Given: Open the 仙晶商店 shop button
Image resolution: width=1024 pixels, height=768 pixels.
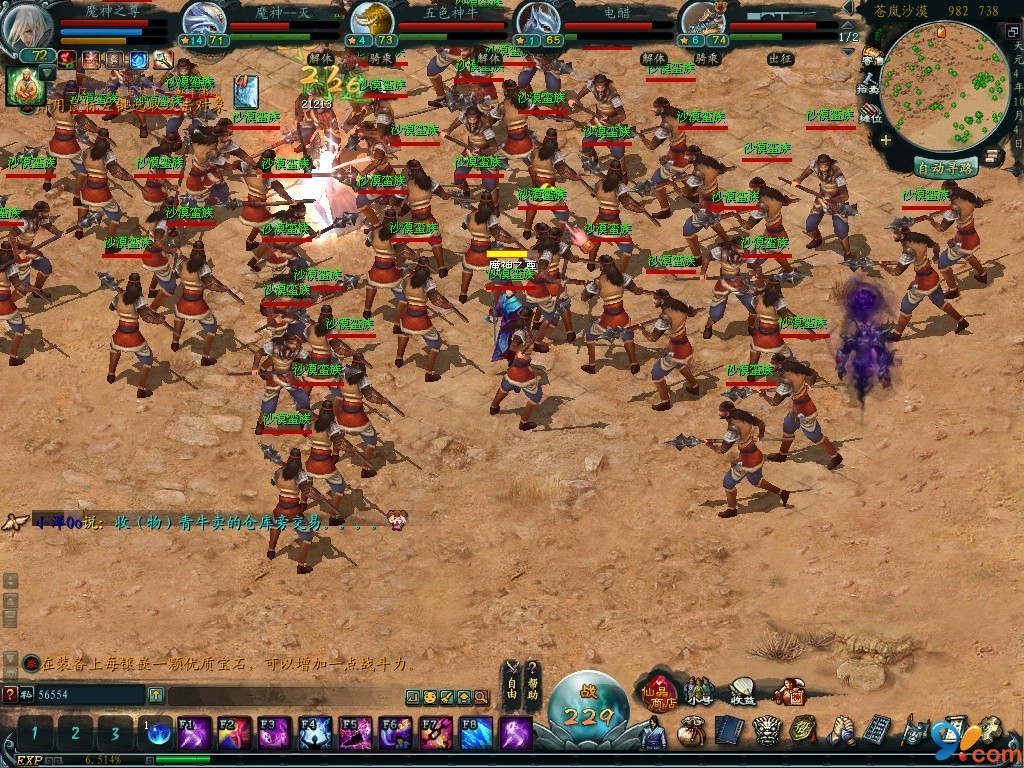Looking at the screenshot, I should point(660,690).
